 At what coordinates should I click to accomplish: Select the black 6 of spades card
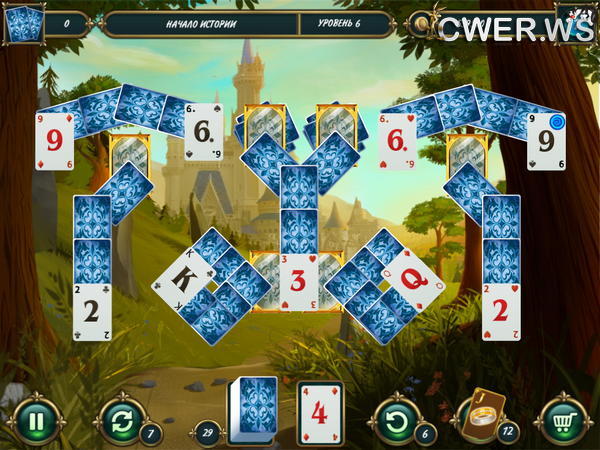point(204,131)
